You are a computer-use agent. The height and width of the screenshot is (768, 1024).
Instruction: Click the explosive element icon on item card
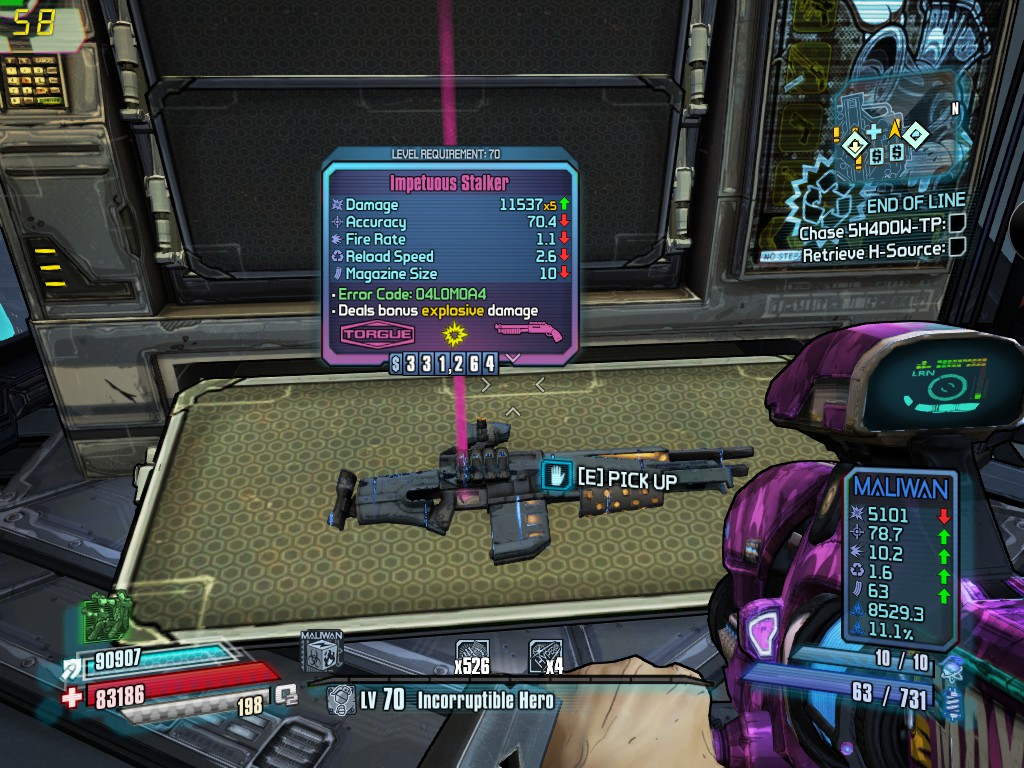tap(457, 332)
